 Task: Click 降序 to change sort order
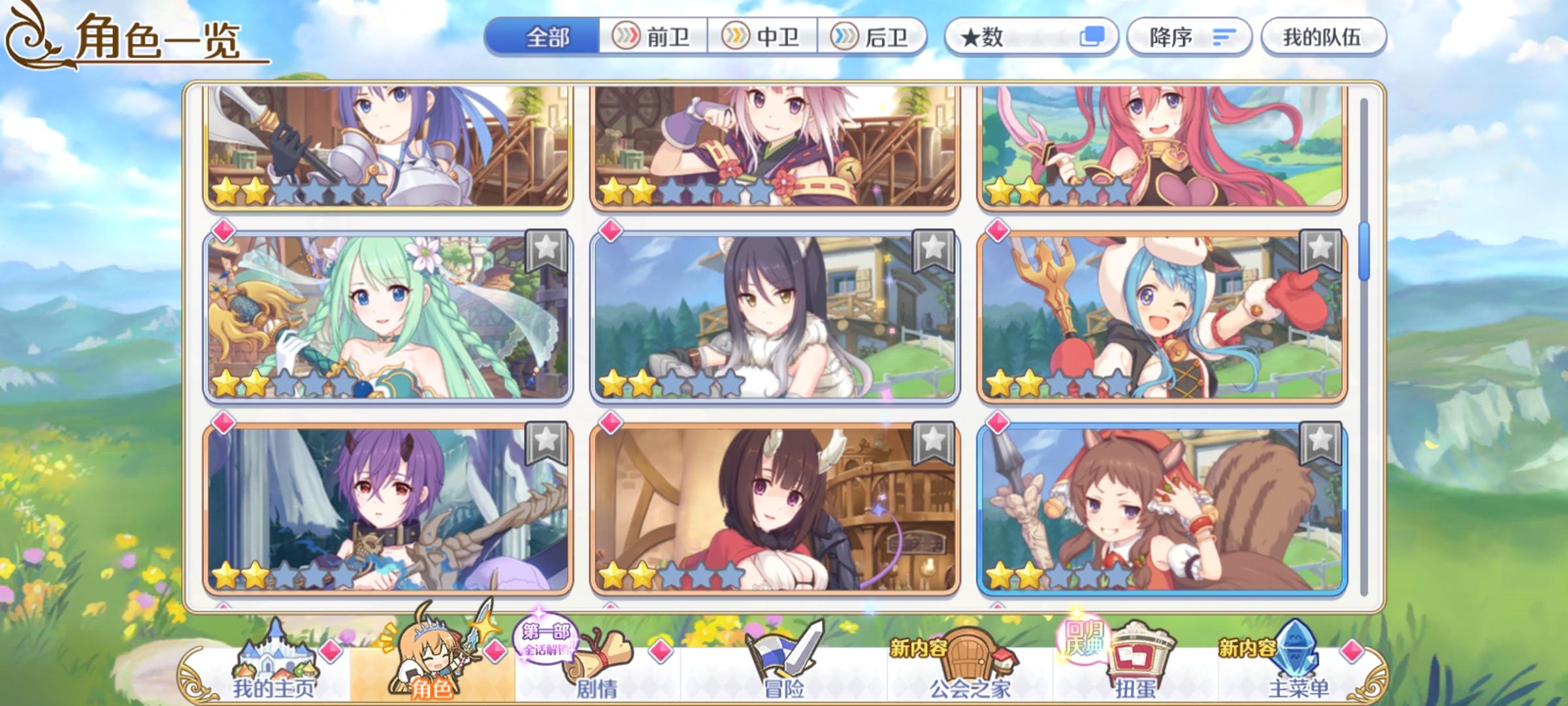coord(1189,38)
